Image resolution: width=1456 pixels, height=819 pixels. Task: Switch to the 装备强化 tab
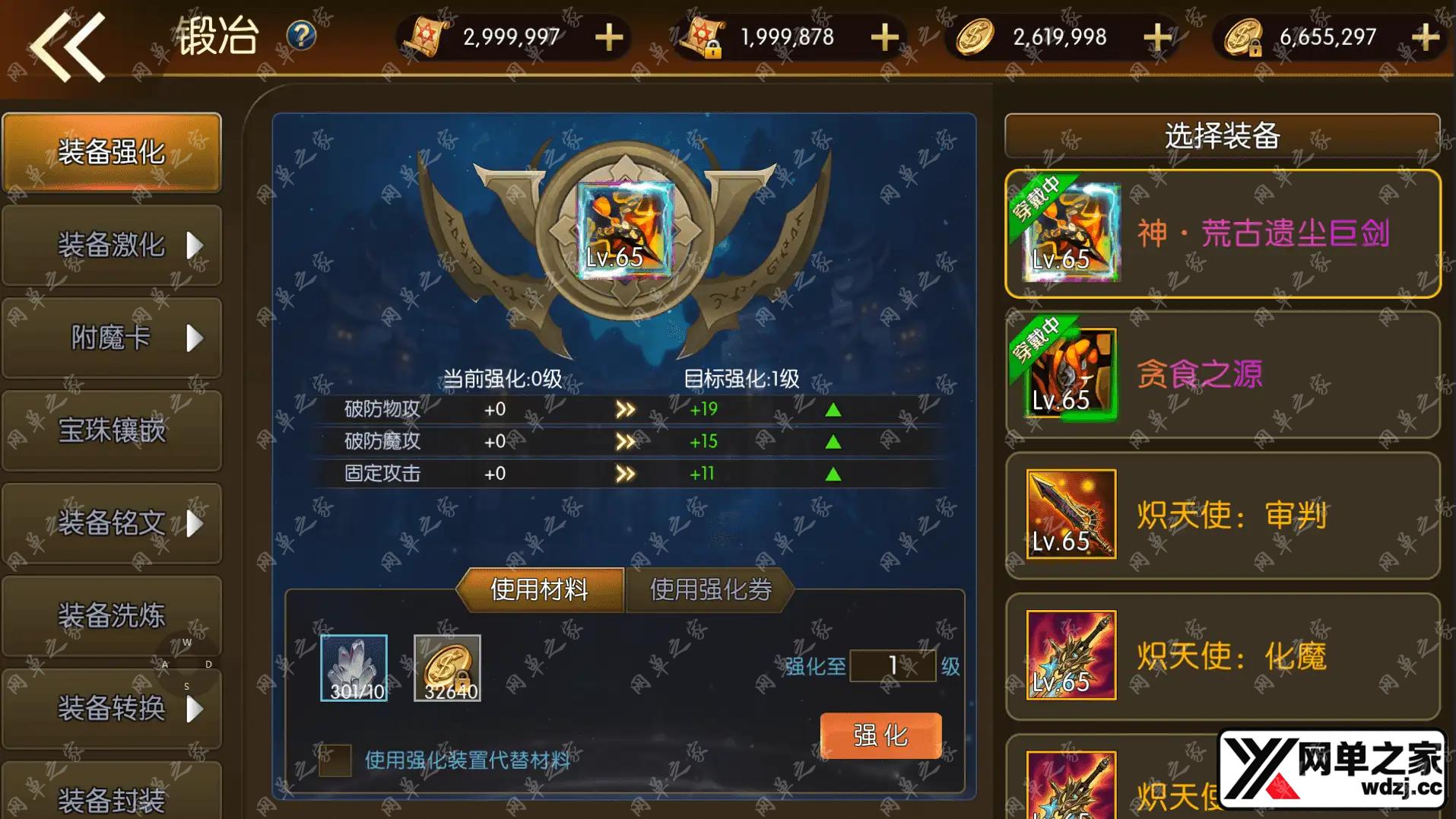pos(111,152)
